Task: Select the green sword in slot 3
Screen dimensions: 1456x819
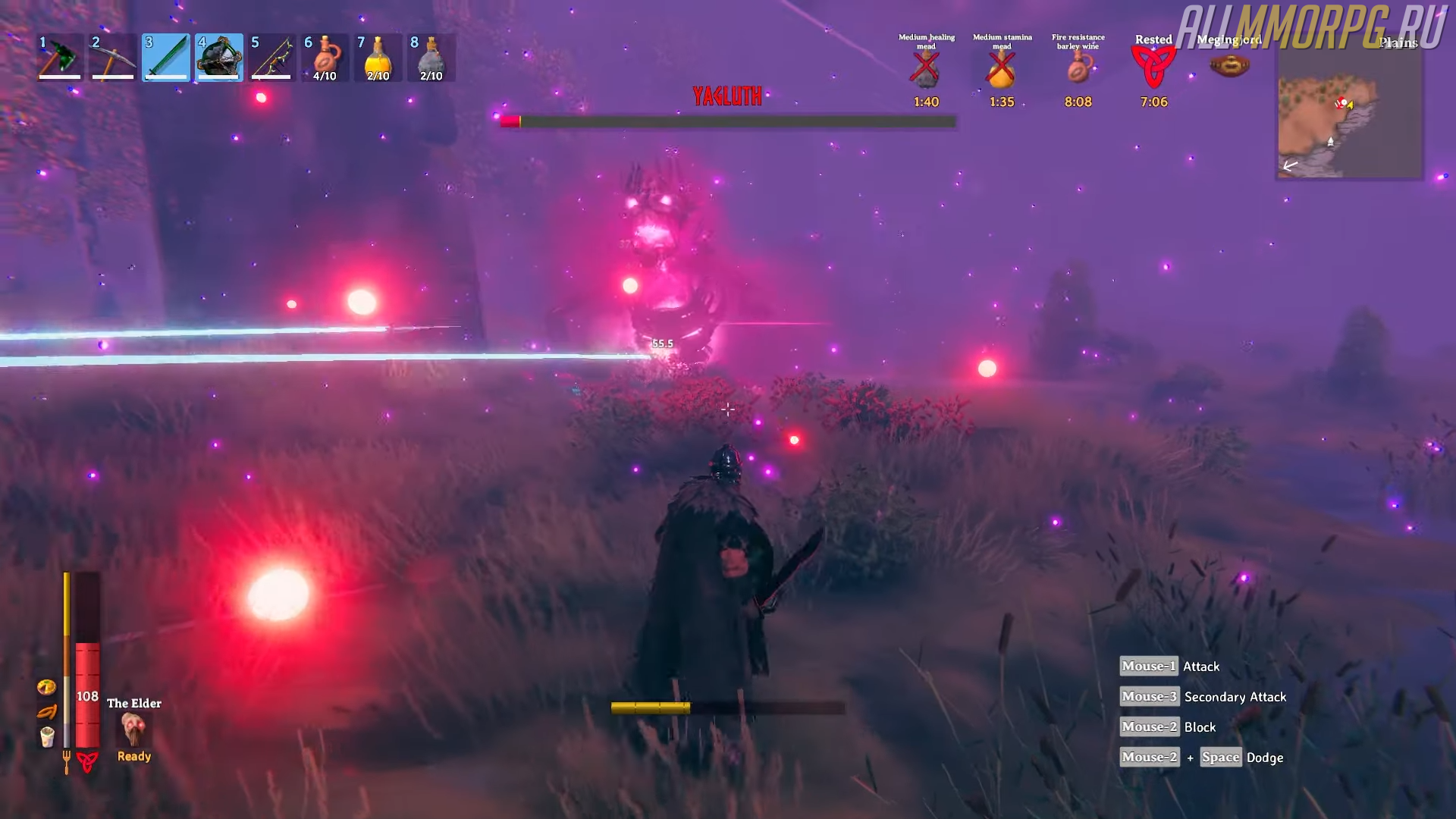Action: [166, 58]
